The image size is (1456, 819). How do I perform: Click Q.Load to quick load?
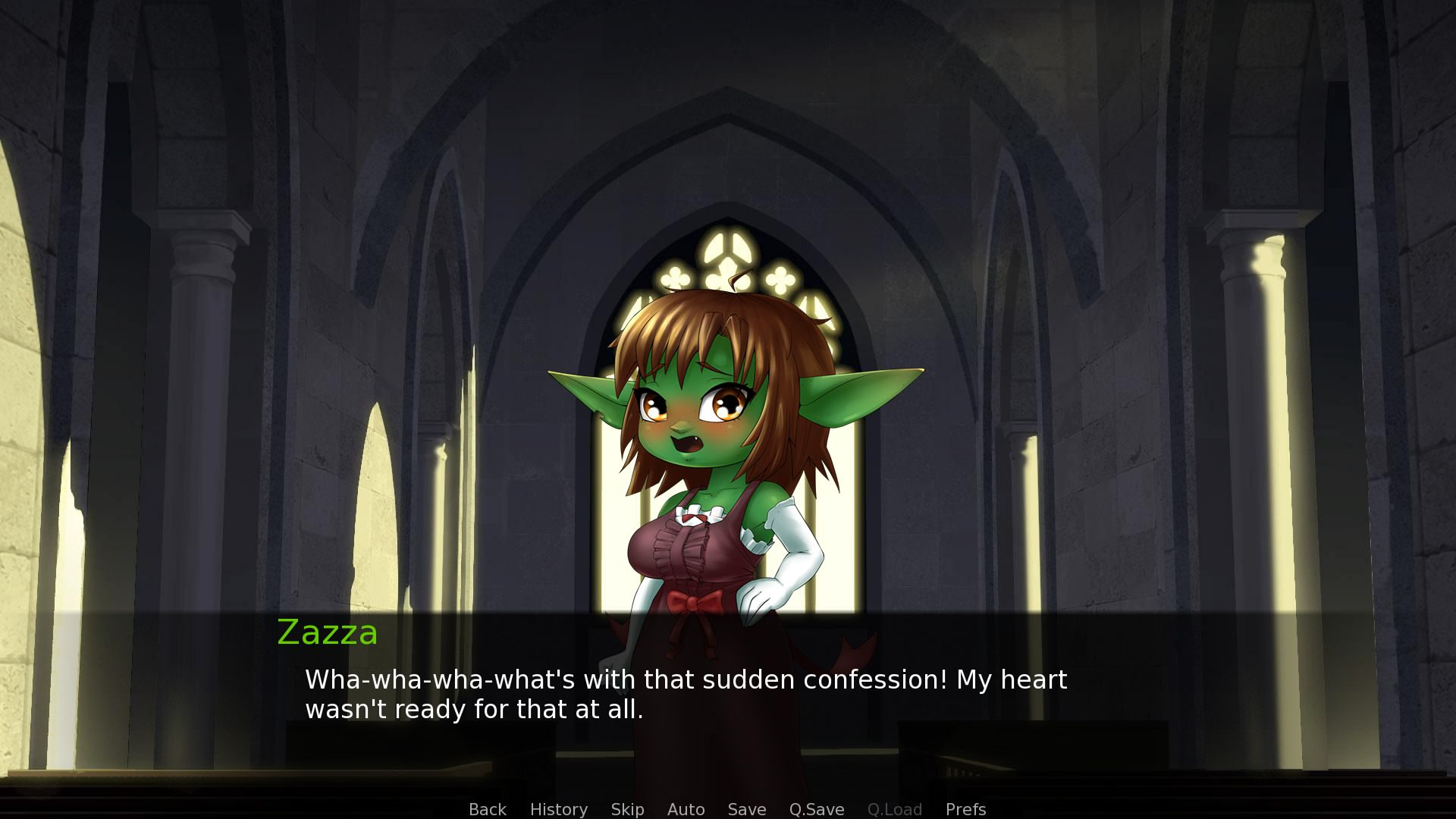(x=895, y=809)
